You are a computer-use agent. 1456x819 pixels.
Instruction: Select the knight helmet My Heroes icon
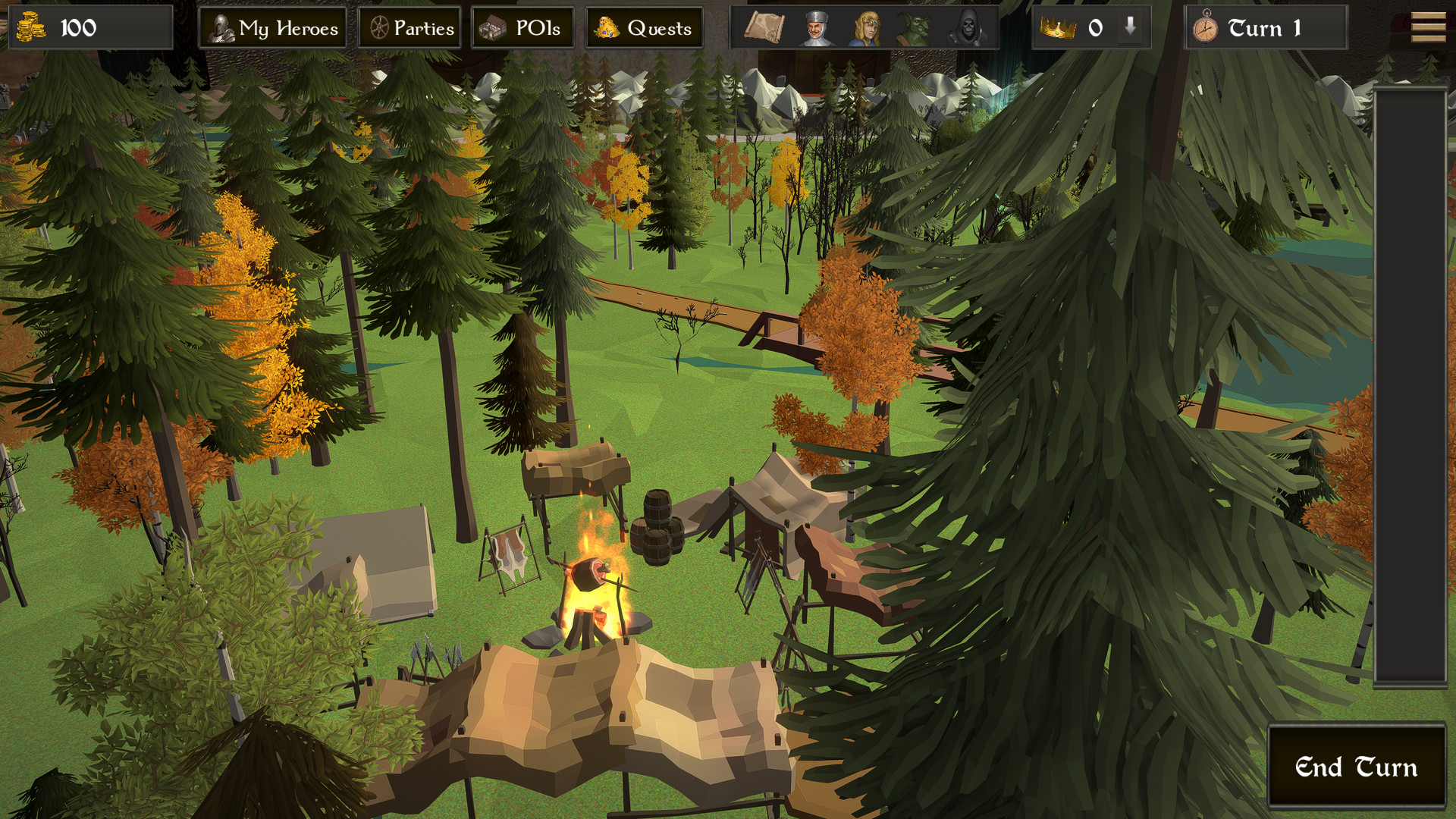[x=221, y=28]
